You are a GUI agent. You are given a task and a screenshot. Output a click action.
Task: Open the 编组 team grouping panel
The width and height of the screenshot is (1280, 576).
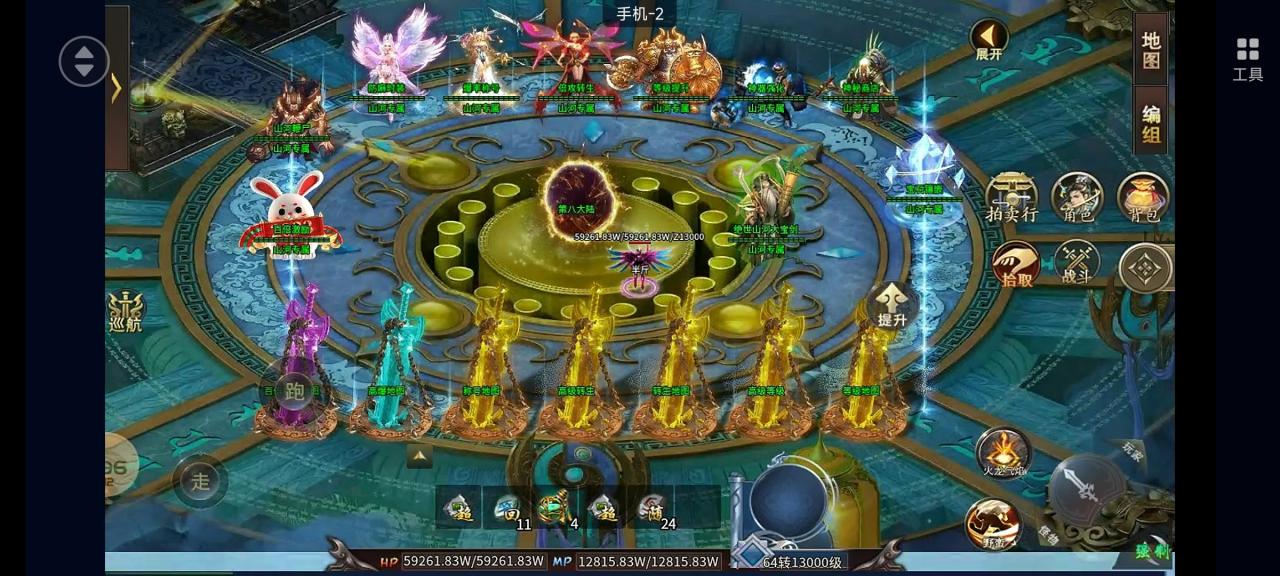click(x=1151, y=124)
